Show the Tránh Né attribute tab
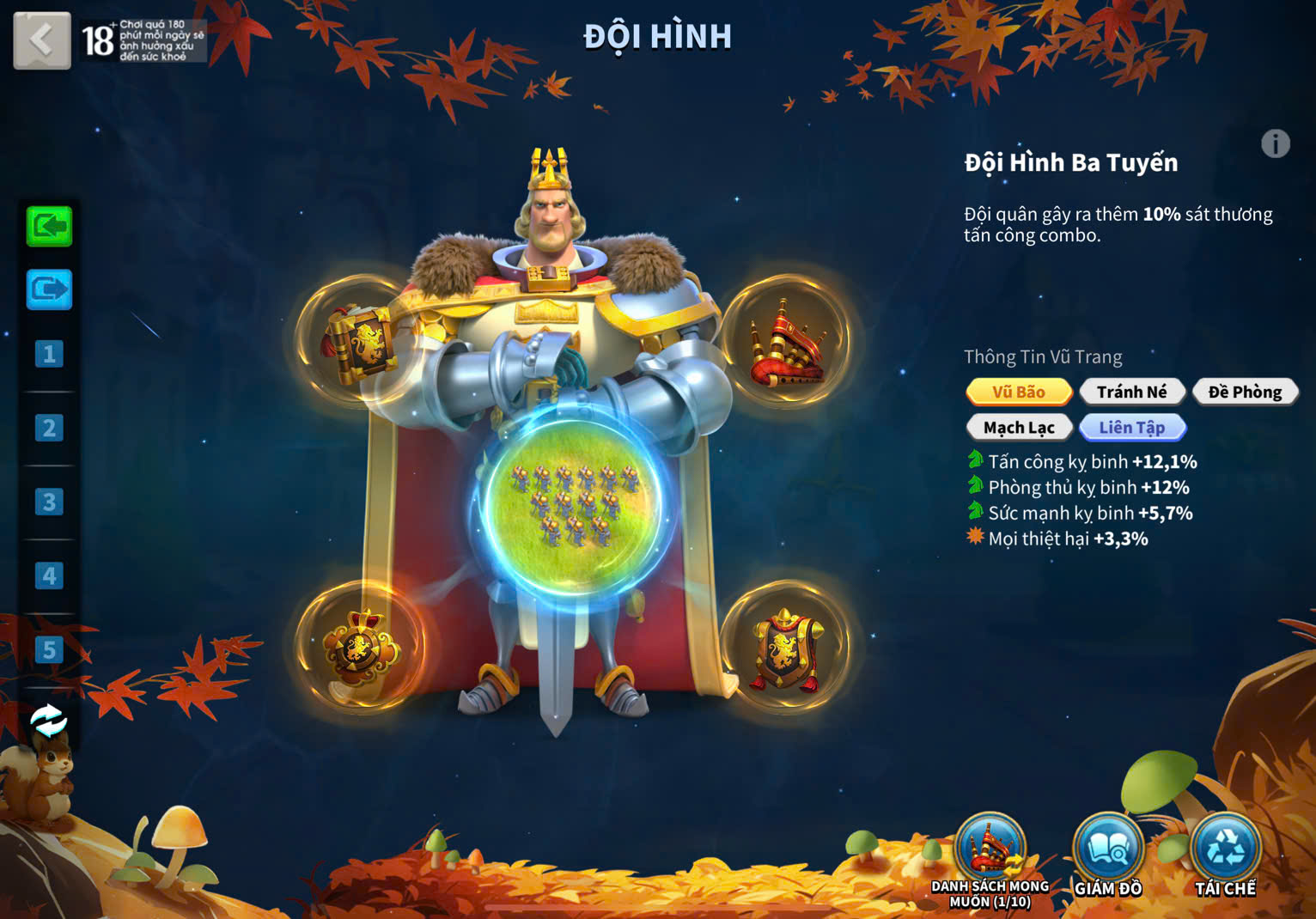The width and height of the screenshot is (1316, 919). (1132, 392)
